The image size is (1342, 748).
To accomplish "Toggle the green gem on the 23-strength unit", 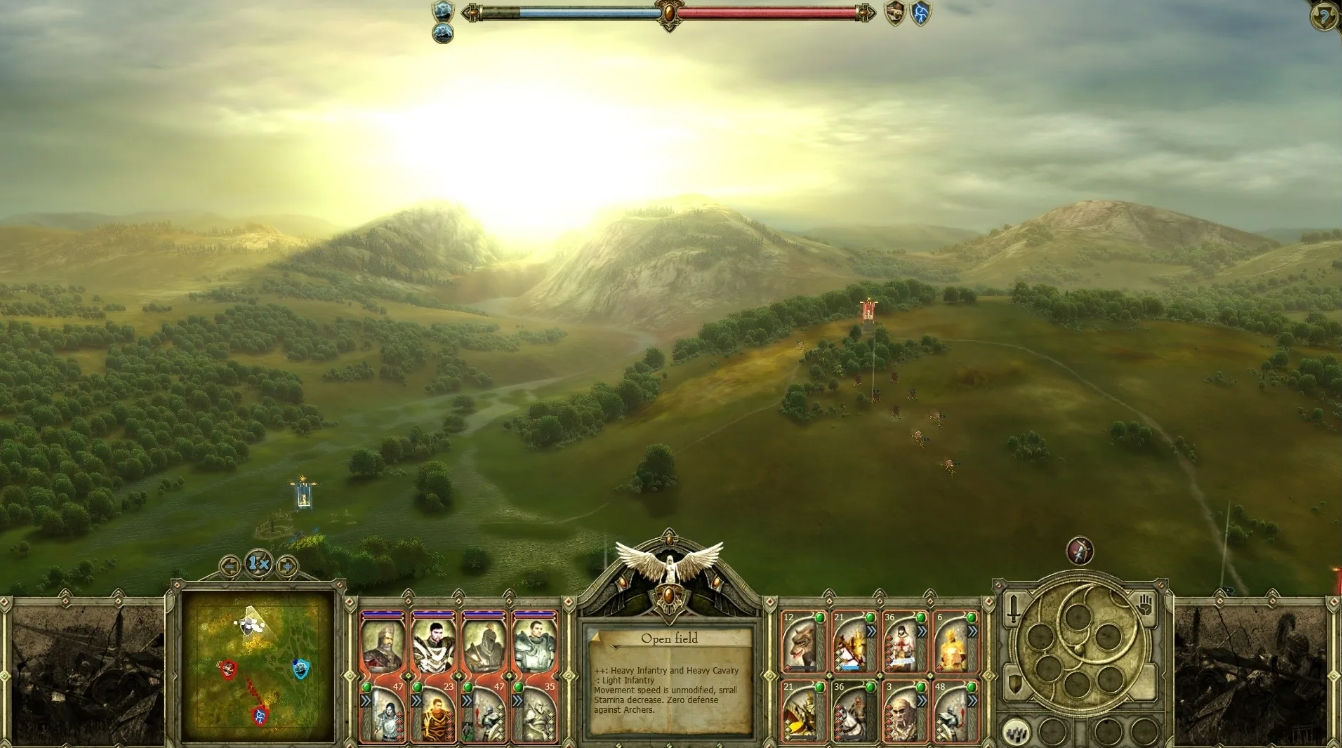I will 418,686.
